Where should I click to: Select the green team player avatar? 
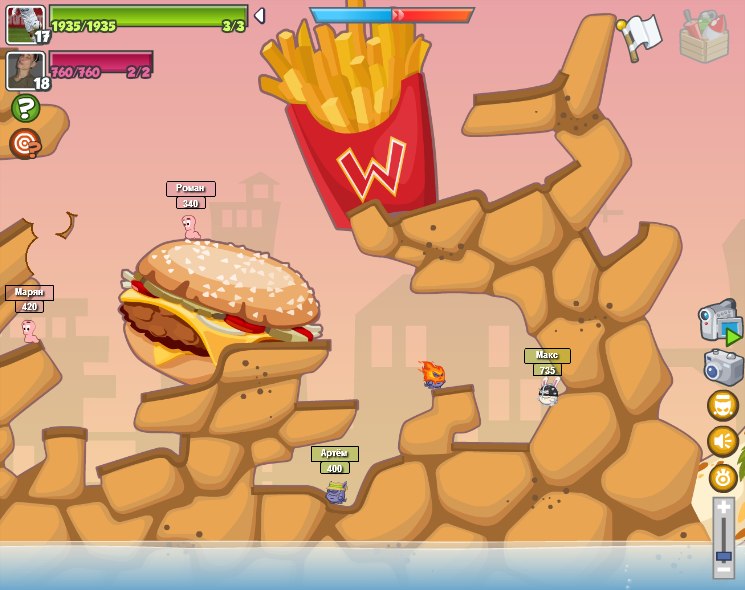coord(25,24)
